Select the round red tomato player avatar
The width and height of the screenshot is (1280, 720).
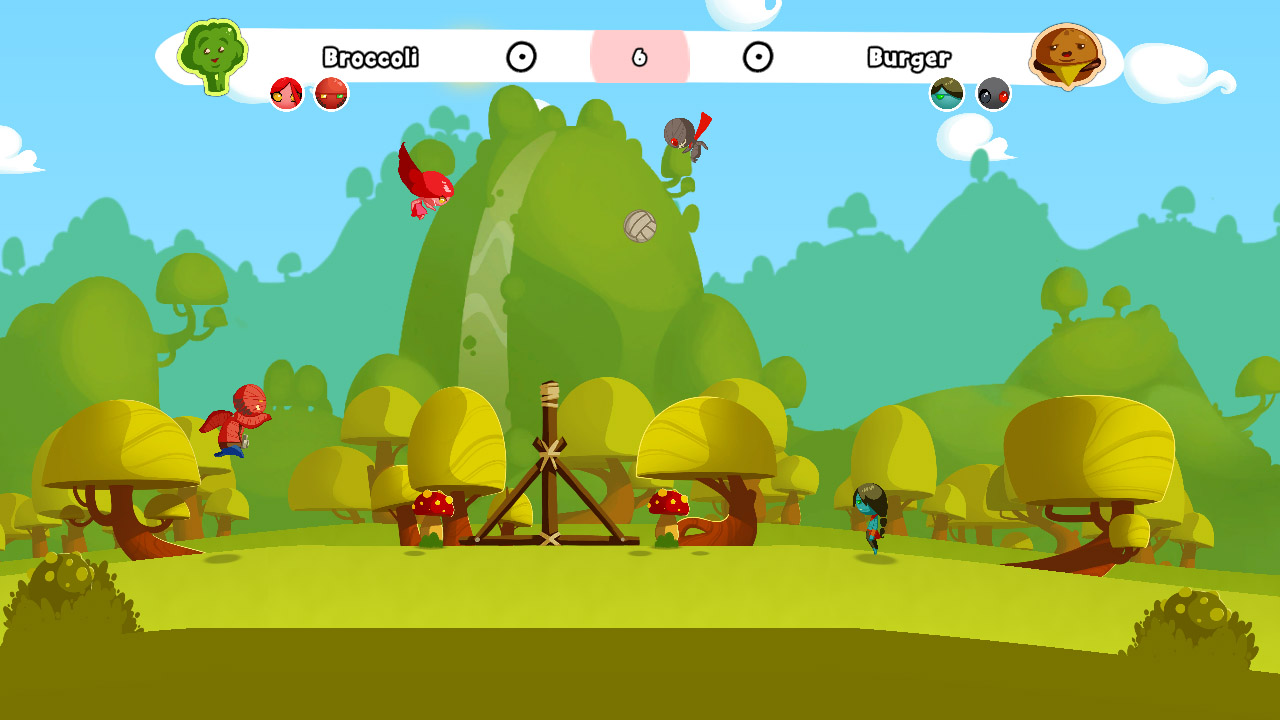331,92
